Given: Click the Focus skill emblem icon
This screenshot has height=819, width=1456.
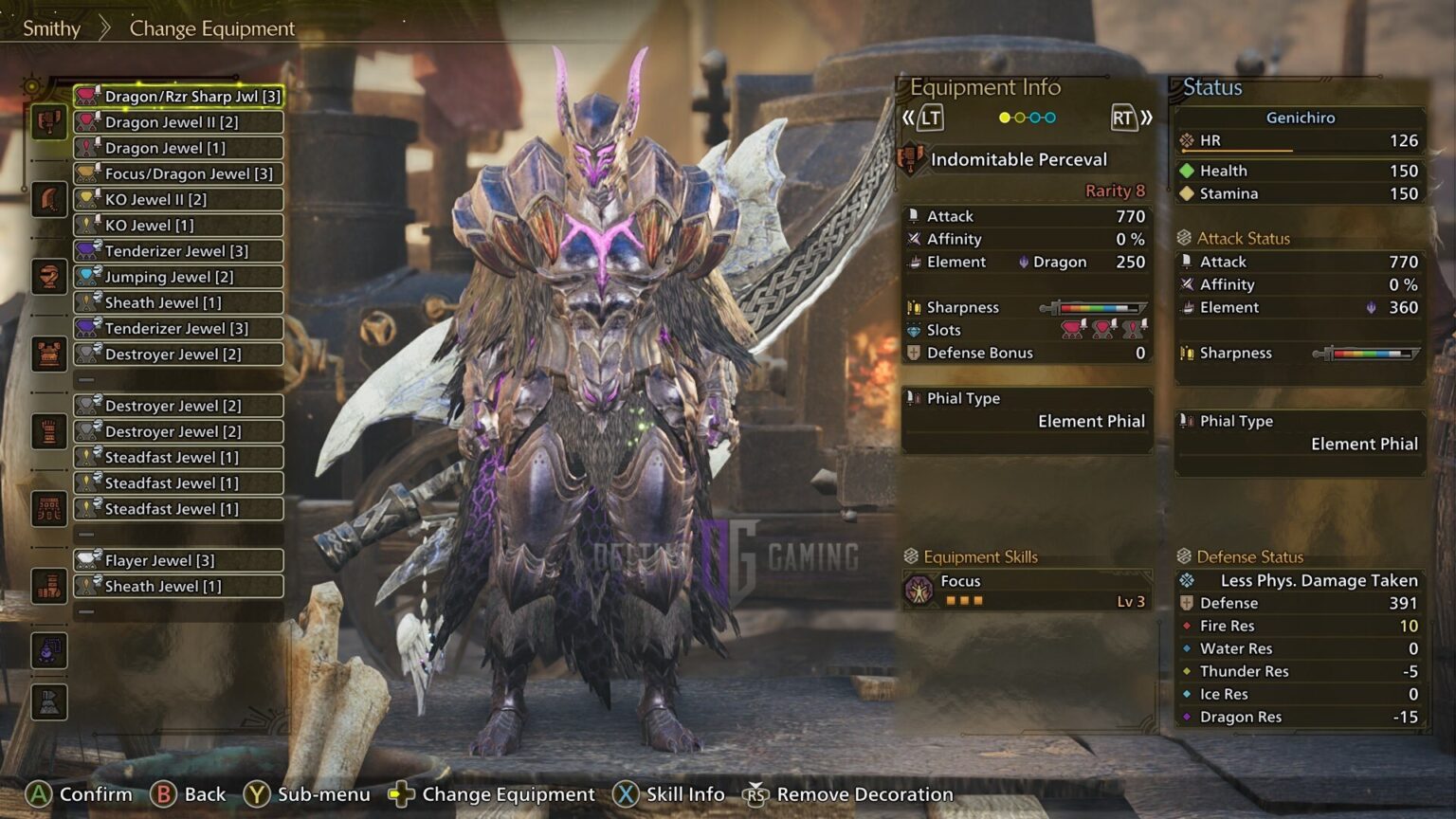Looking at the screenshot, I should click(920, 590).
